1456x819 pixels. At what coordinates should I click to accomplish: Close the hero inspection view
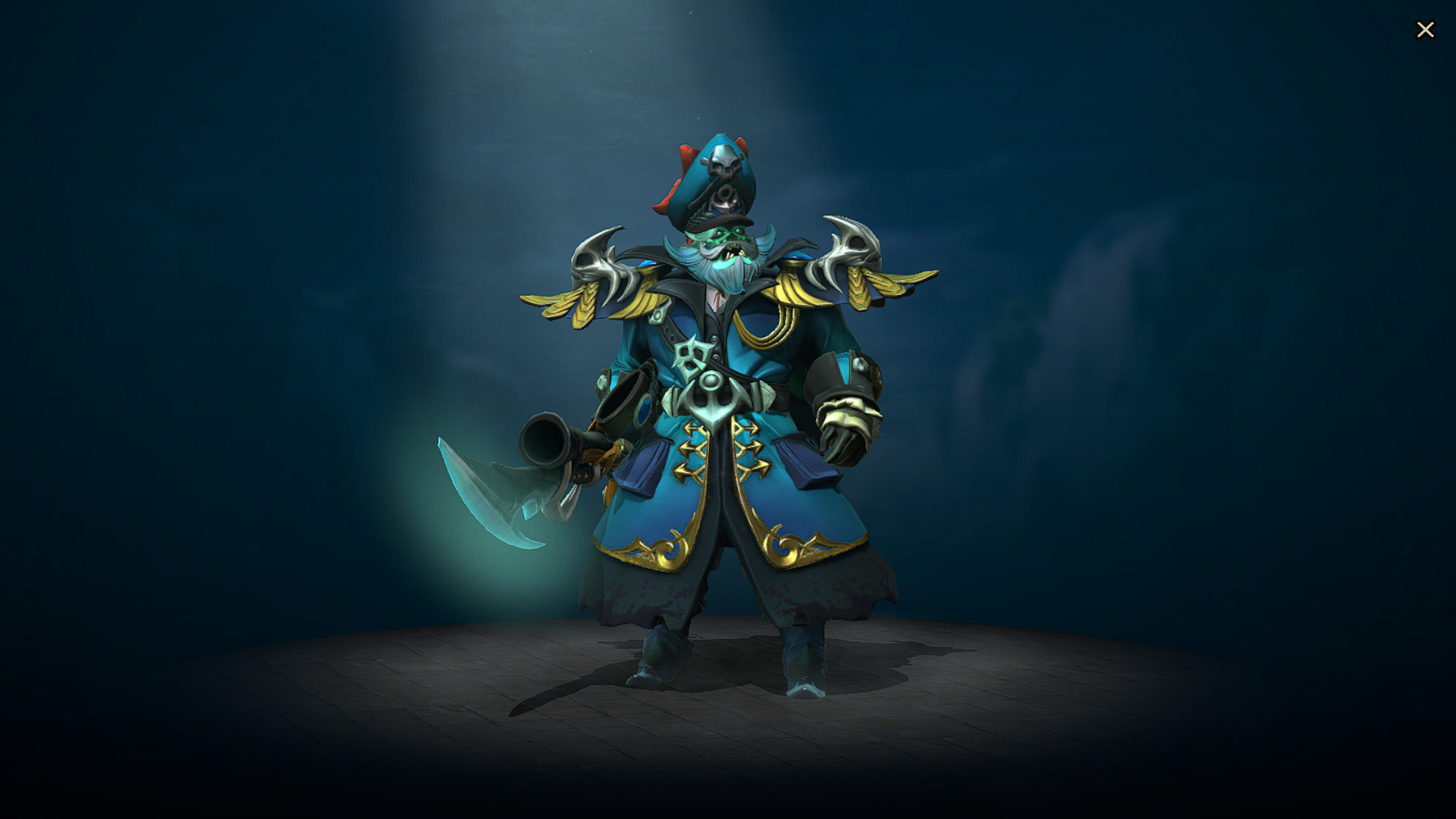pyautogui.click(x=1426, y=30)
